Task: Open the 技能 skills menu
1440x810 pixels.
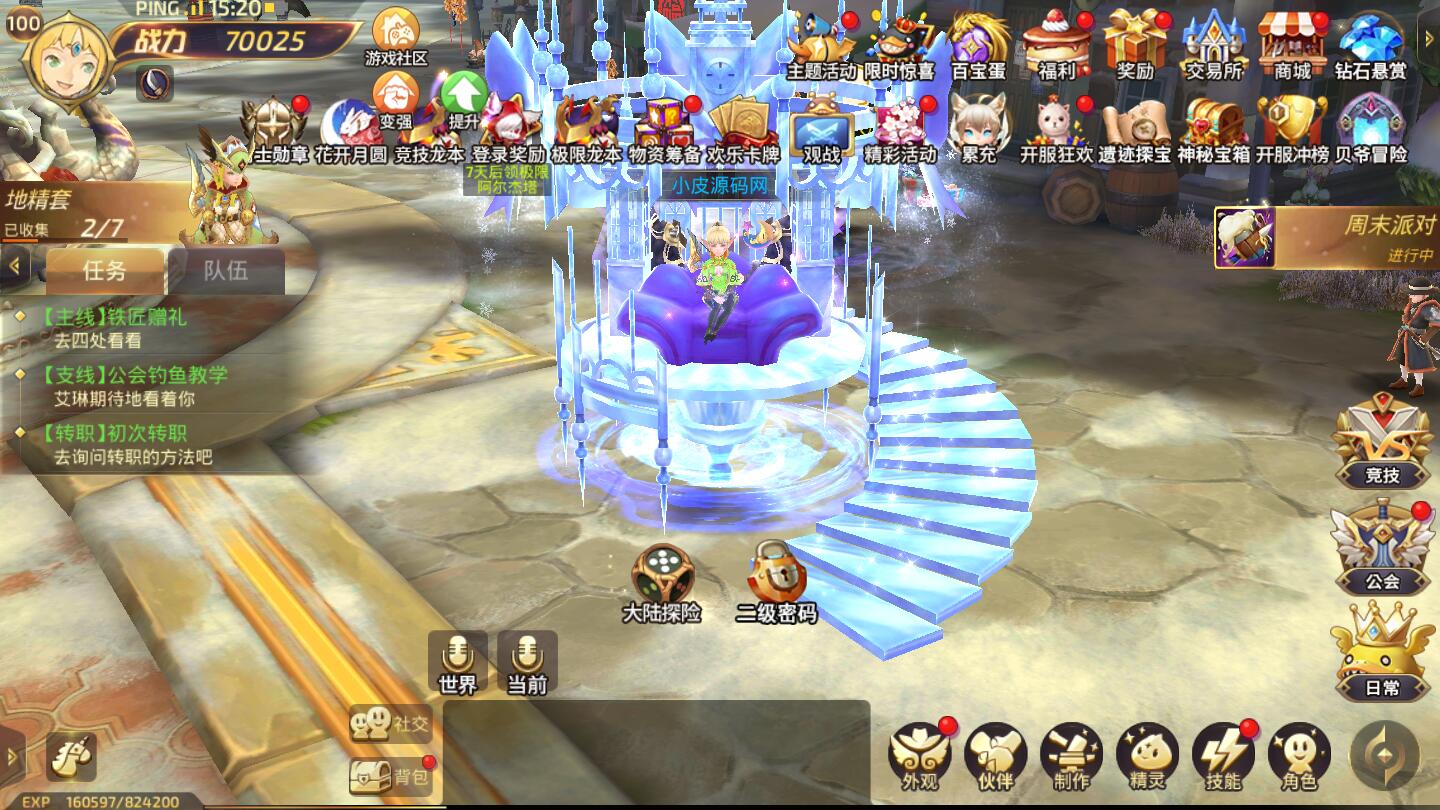Action: 1223,754
